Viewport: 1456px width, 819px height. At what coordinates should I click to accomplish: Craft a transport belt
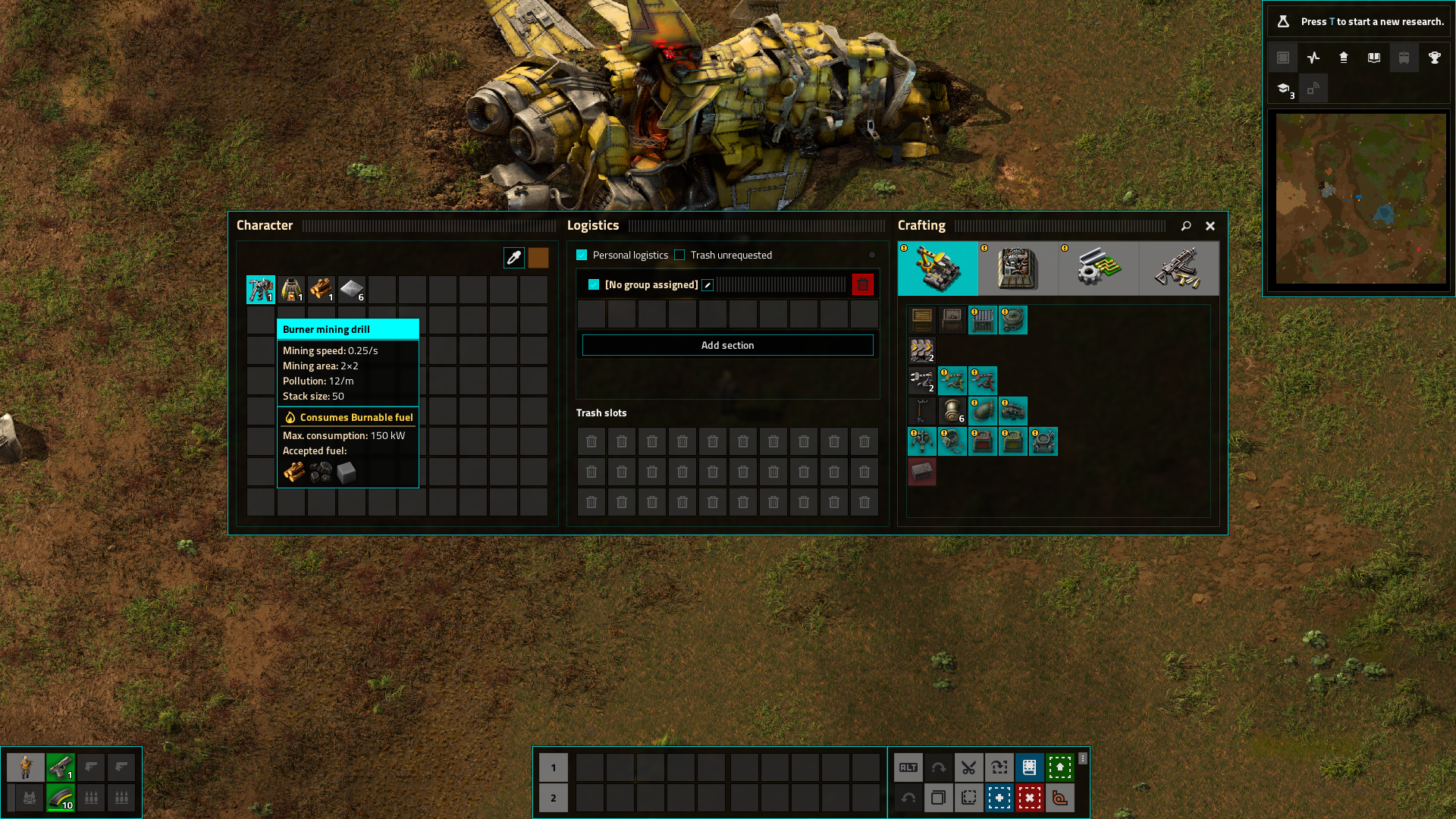coord(922,350)
